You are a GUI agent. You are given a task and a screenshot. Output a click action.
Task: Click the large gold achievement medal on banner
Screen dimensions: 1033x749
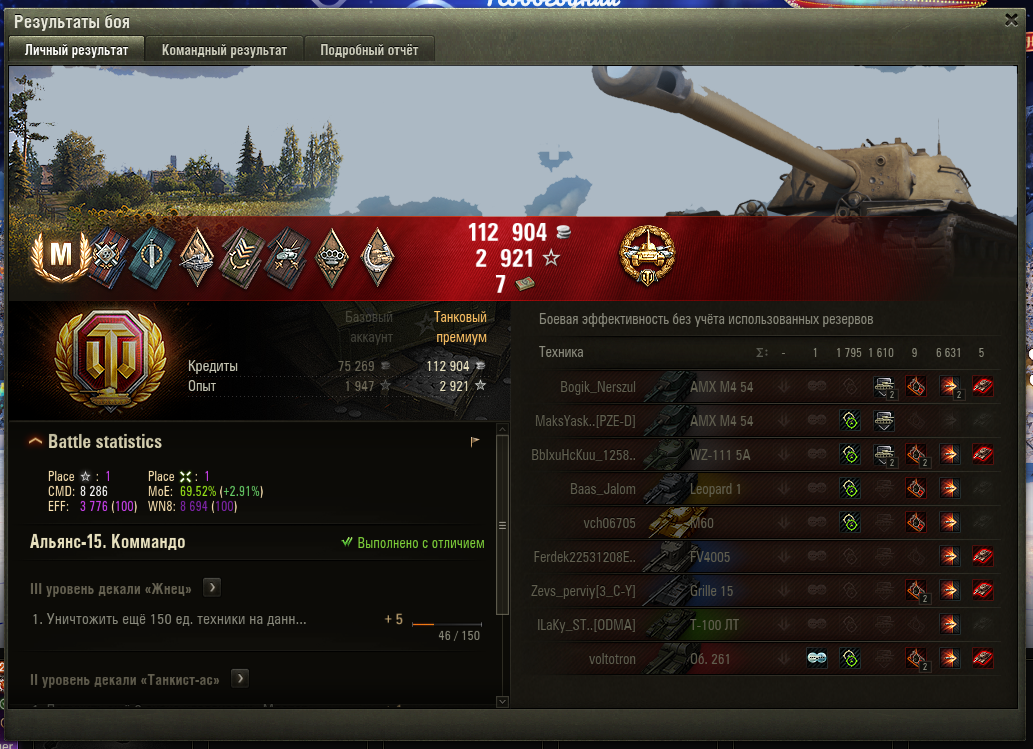point(647,257)
